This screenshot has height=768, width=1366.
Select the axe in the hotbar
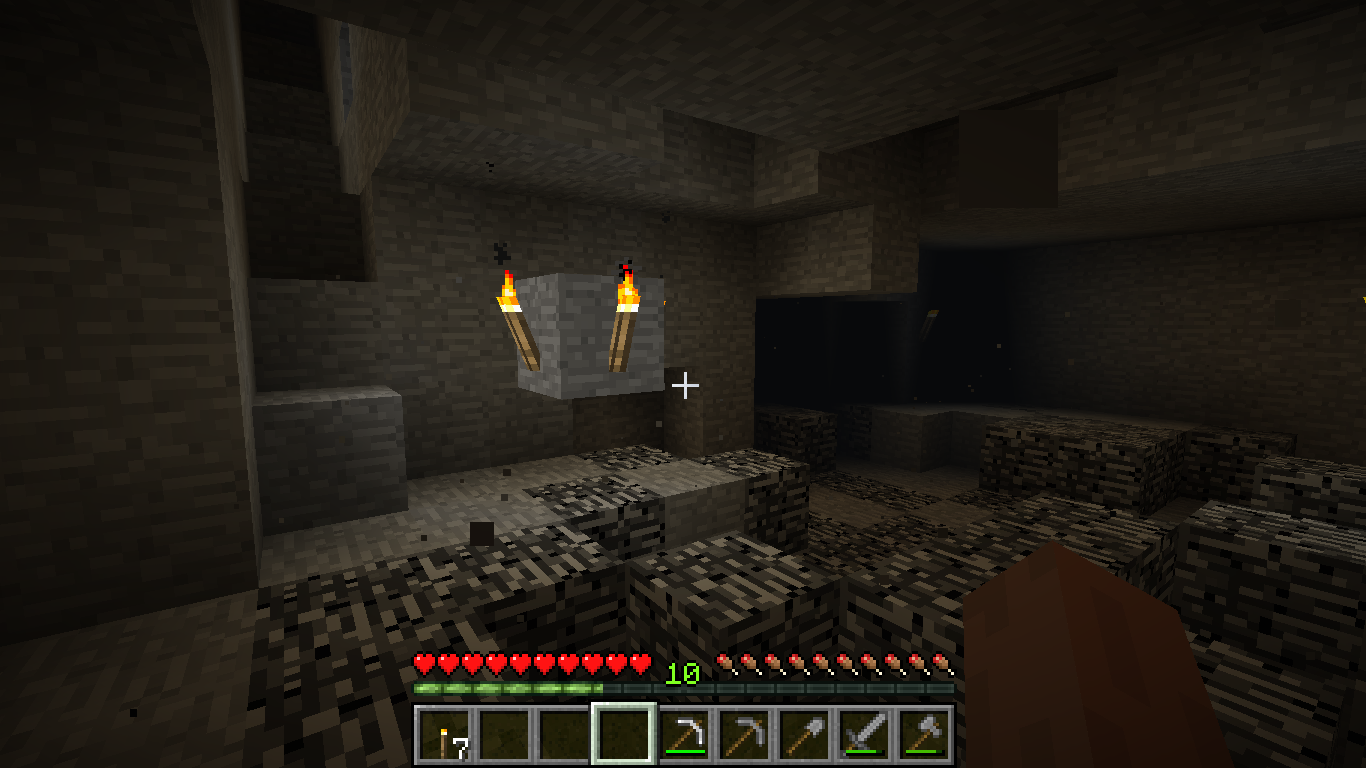tap(924, 735)
